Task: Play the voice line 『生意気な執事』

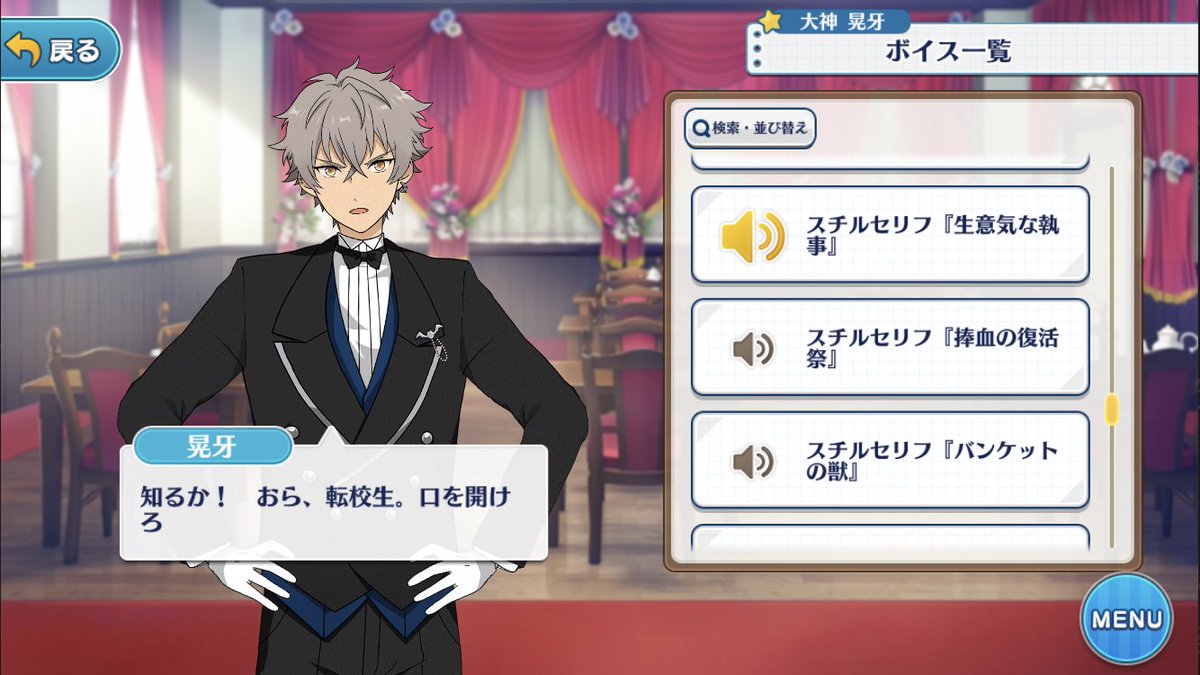Action: pyautogui.click(x=889, y=235)
